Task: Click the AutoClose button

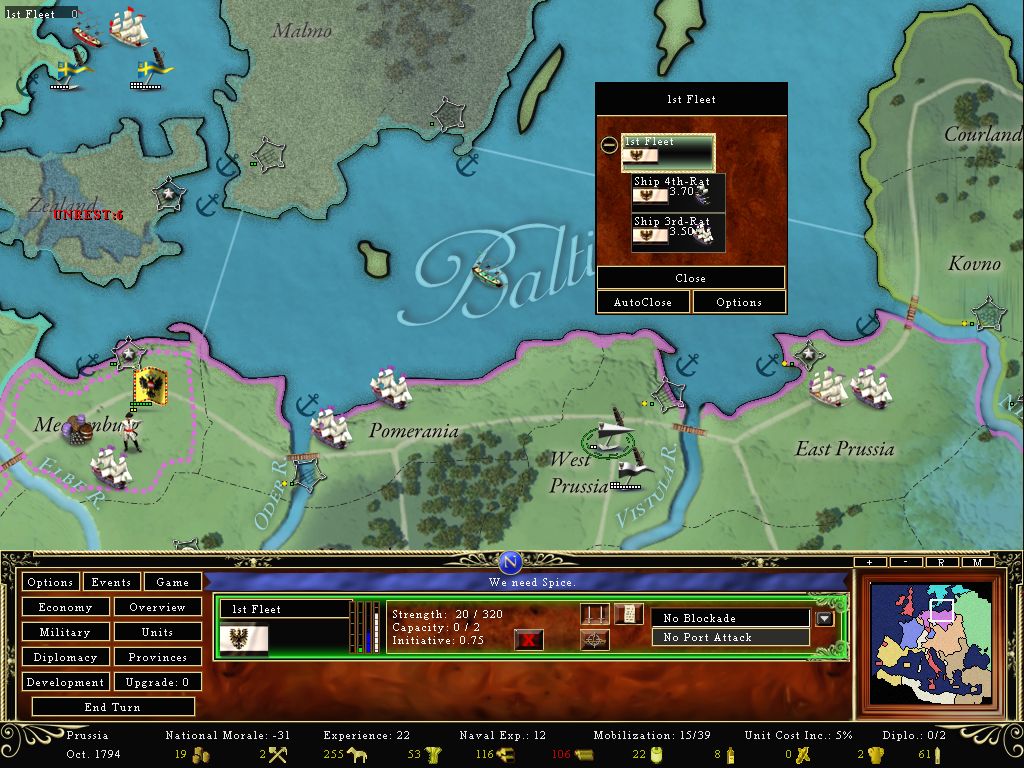Action: (642, 302)
